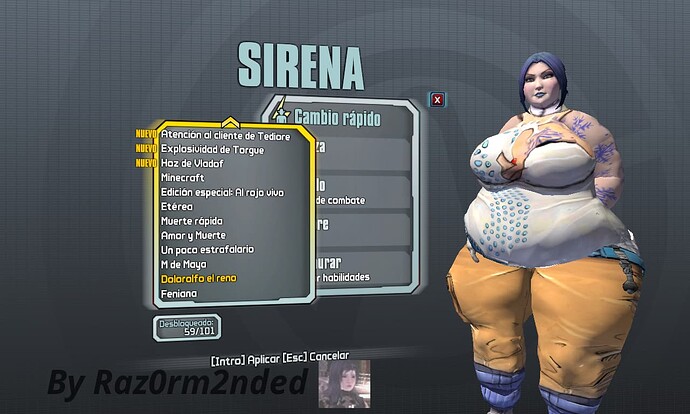Pick the Haz de Vladof skin
Viewport: 690px width, 414px height.
pos(192,163)
